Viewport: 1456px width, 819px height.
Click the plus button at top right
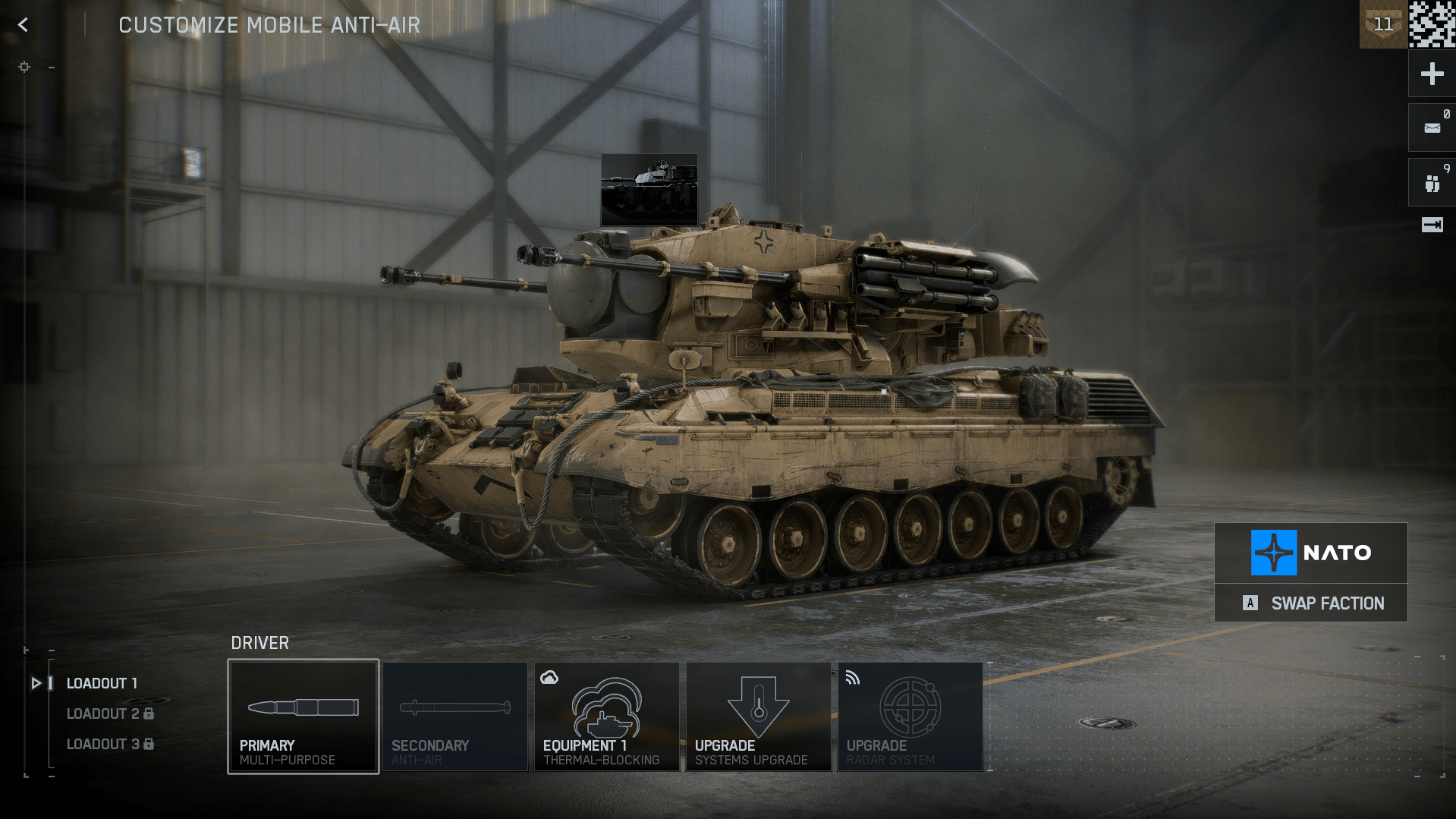(x=1432, y=74)
